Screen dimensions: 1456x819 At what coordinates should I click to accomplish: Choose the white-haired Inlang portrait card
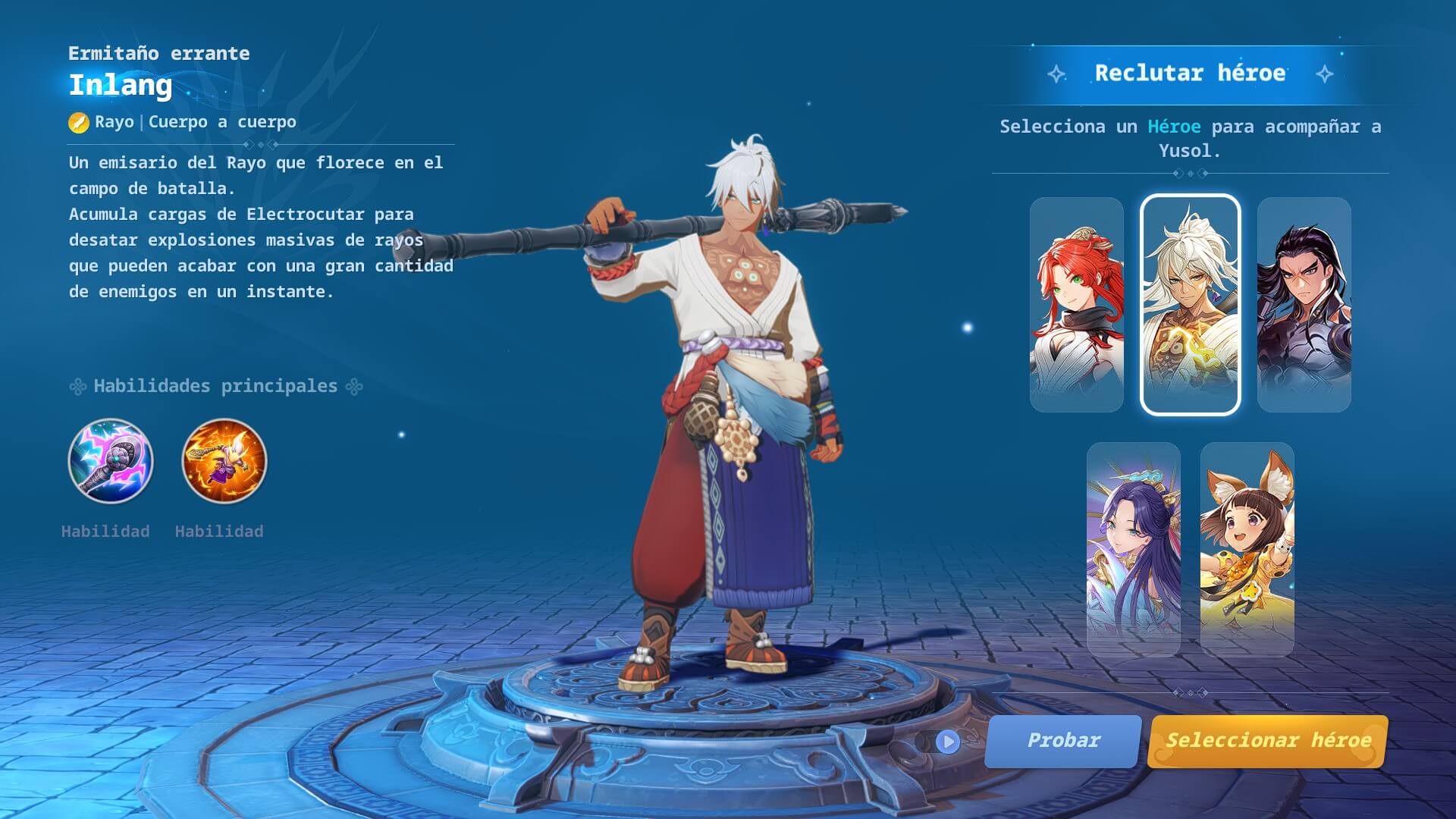1190,305
